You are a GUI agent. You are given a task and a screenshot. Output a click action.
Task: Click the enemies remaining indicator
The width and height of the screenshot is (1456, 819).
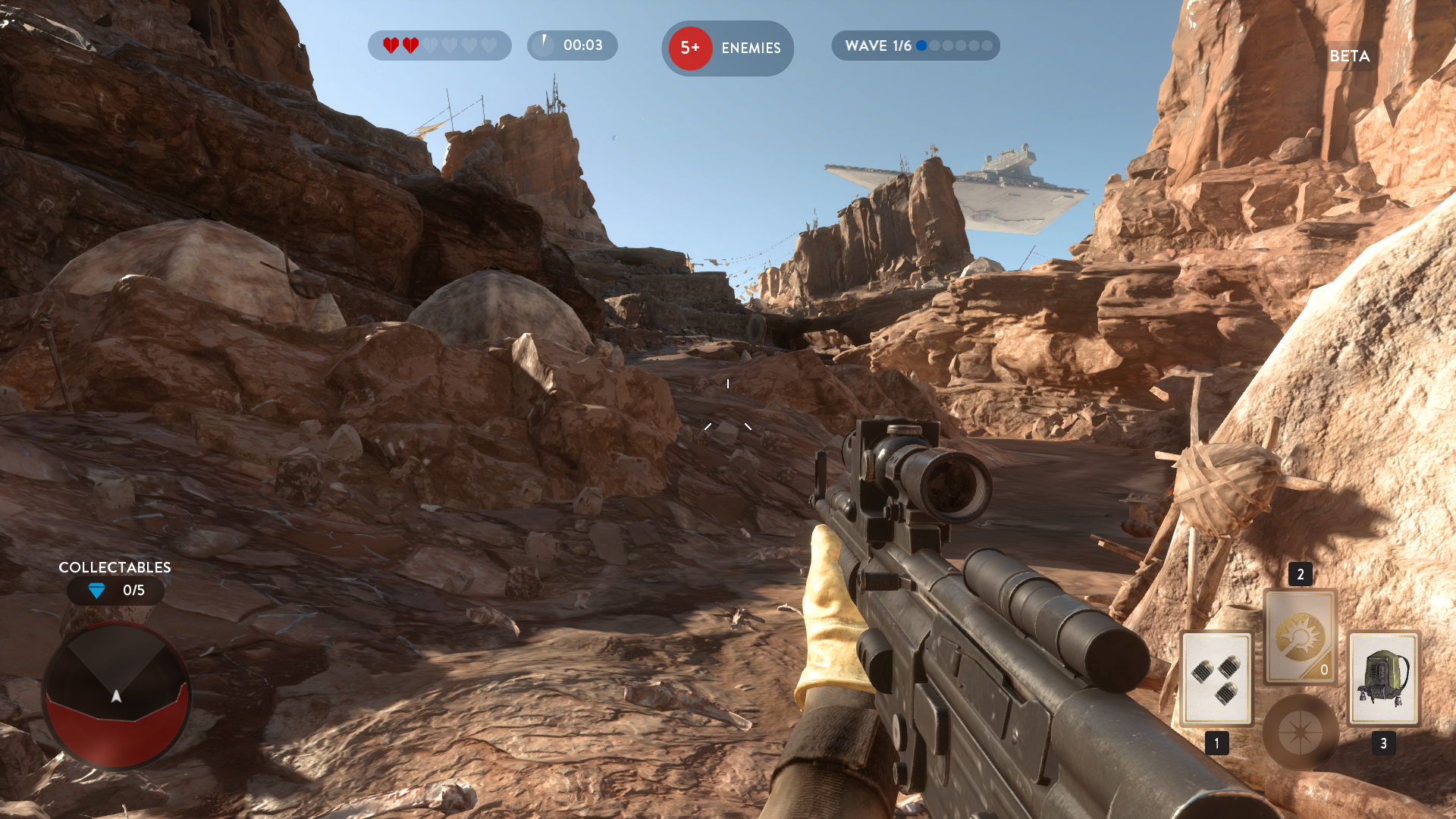(727, 48)
